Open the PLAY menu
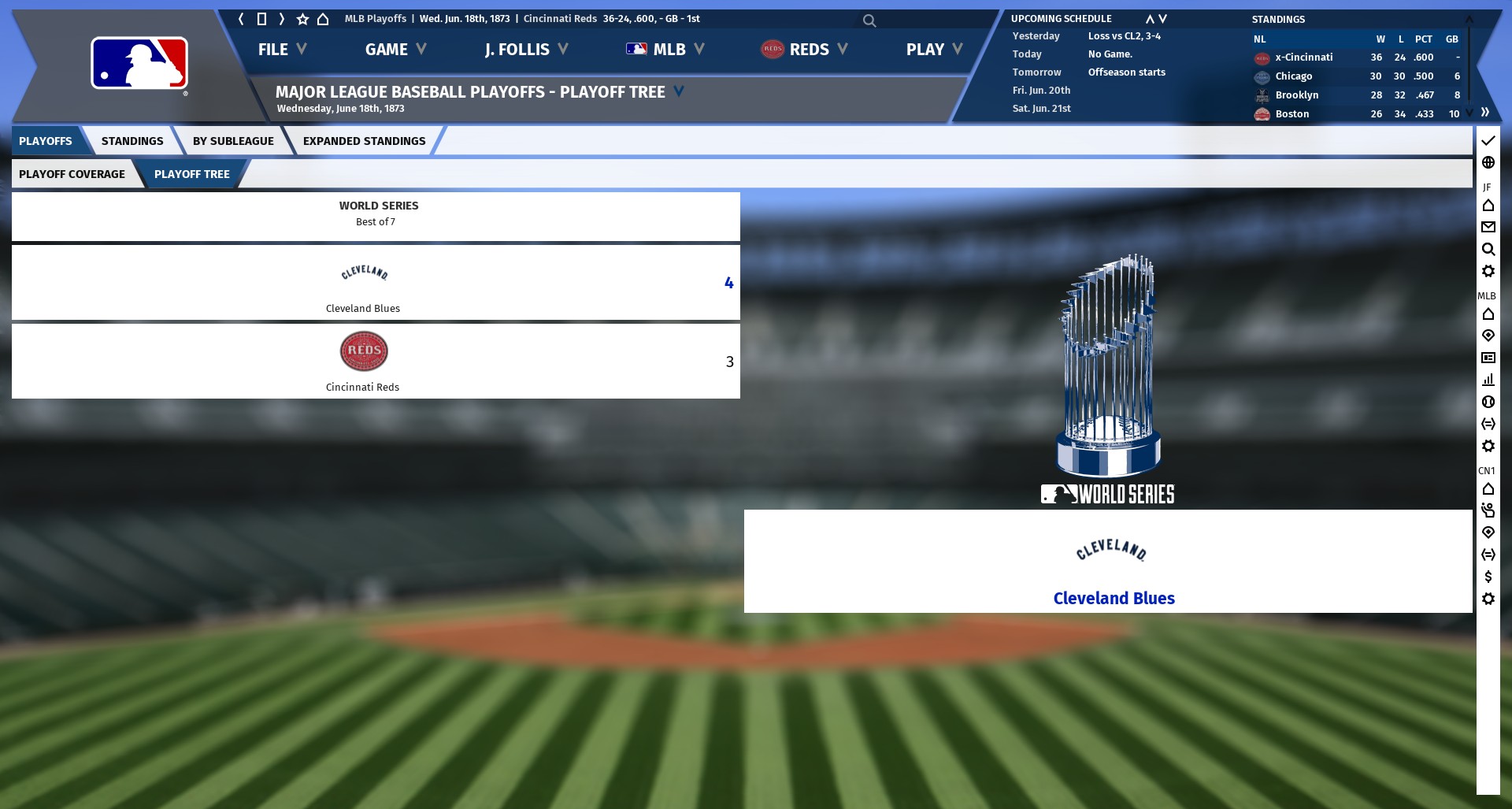 tap(933, 50)
